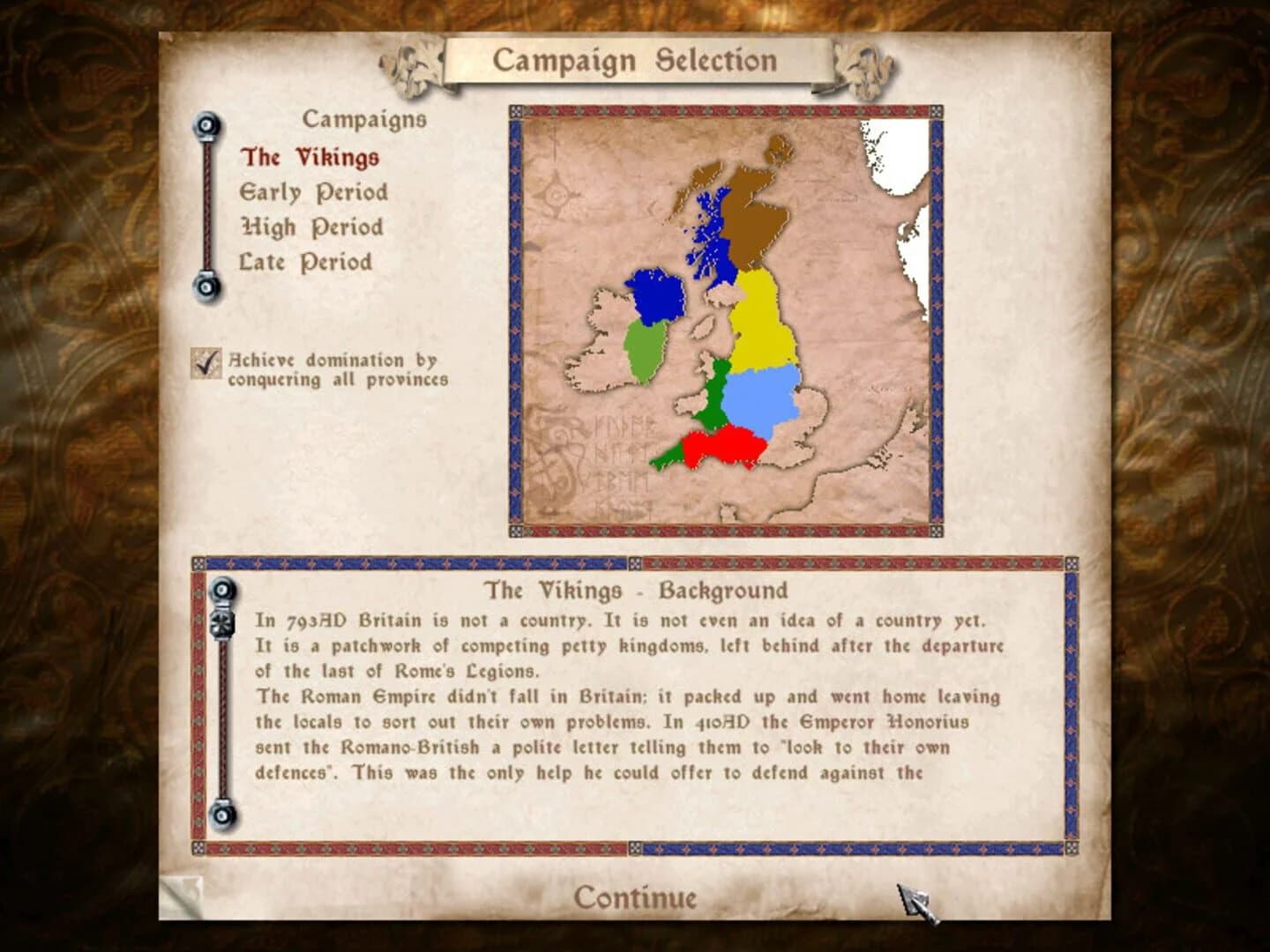
Task: Toggle Achieve domination by conquering all provinces
Action: pos(205,362)
